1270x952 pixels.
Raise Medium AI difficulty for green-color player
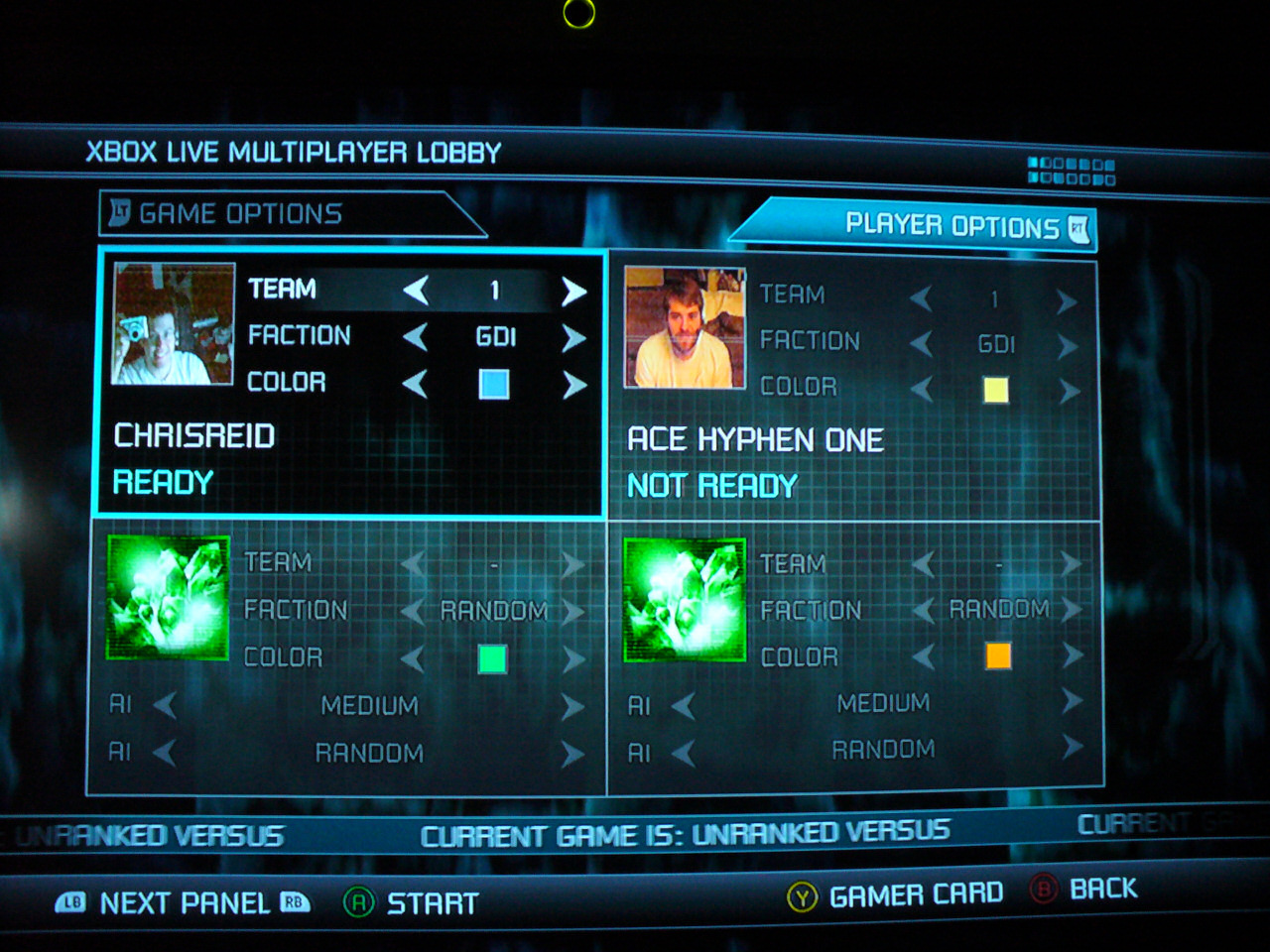pyautogui.click(x=572, y=706)
